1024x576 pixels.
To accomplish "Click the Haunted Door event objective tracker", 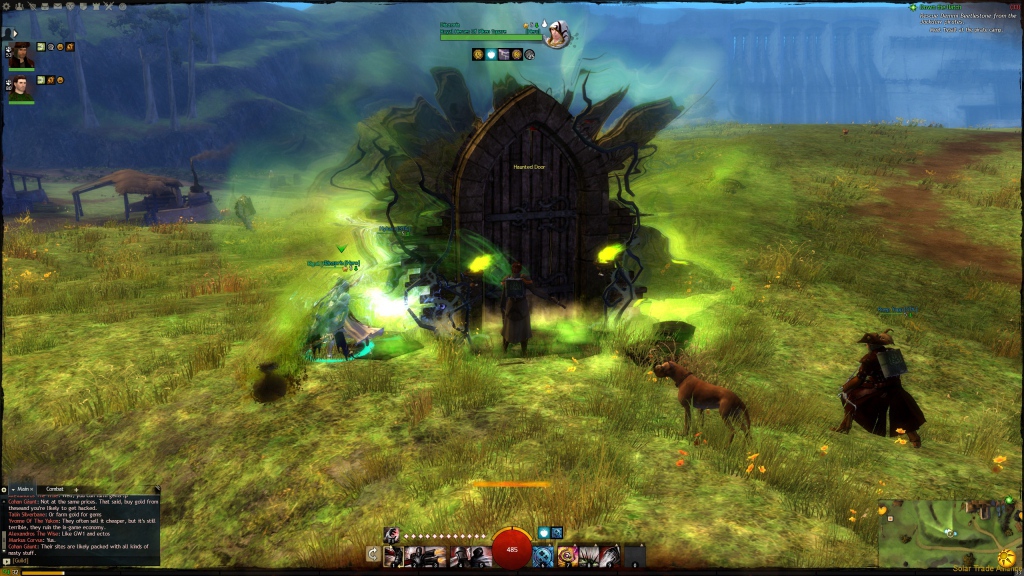I will [965, 12].
